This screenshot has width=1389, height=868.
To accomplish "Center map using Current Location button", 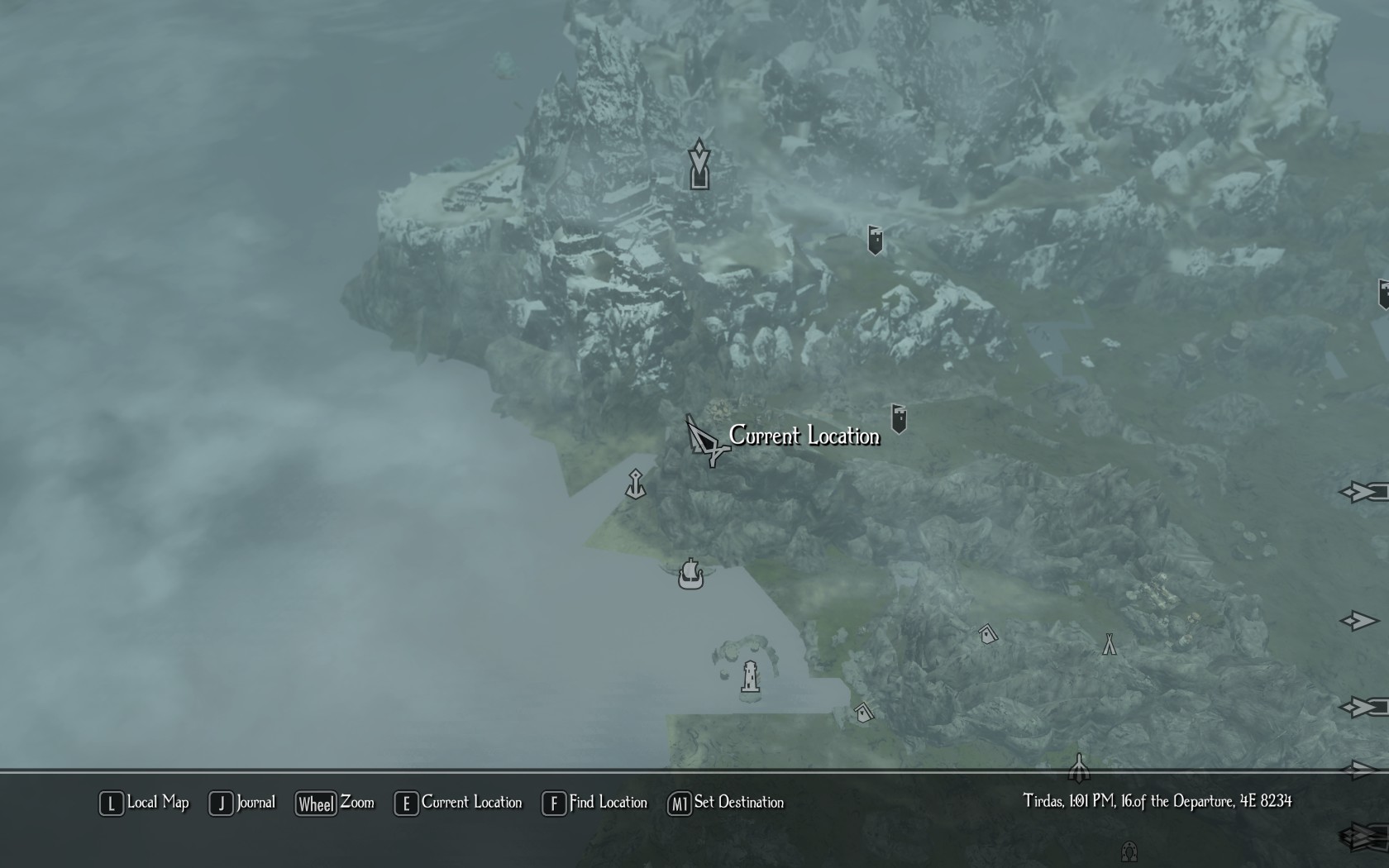I will point(460,803).
